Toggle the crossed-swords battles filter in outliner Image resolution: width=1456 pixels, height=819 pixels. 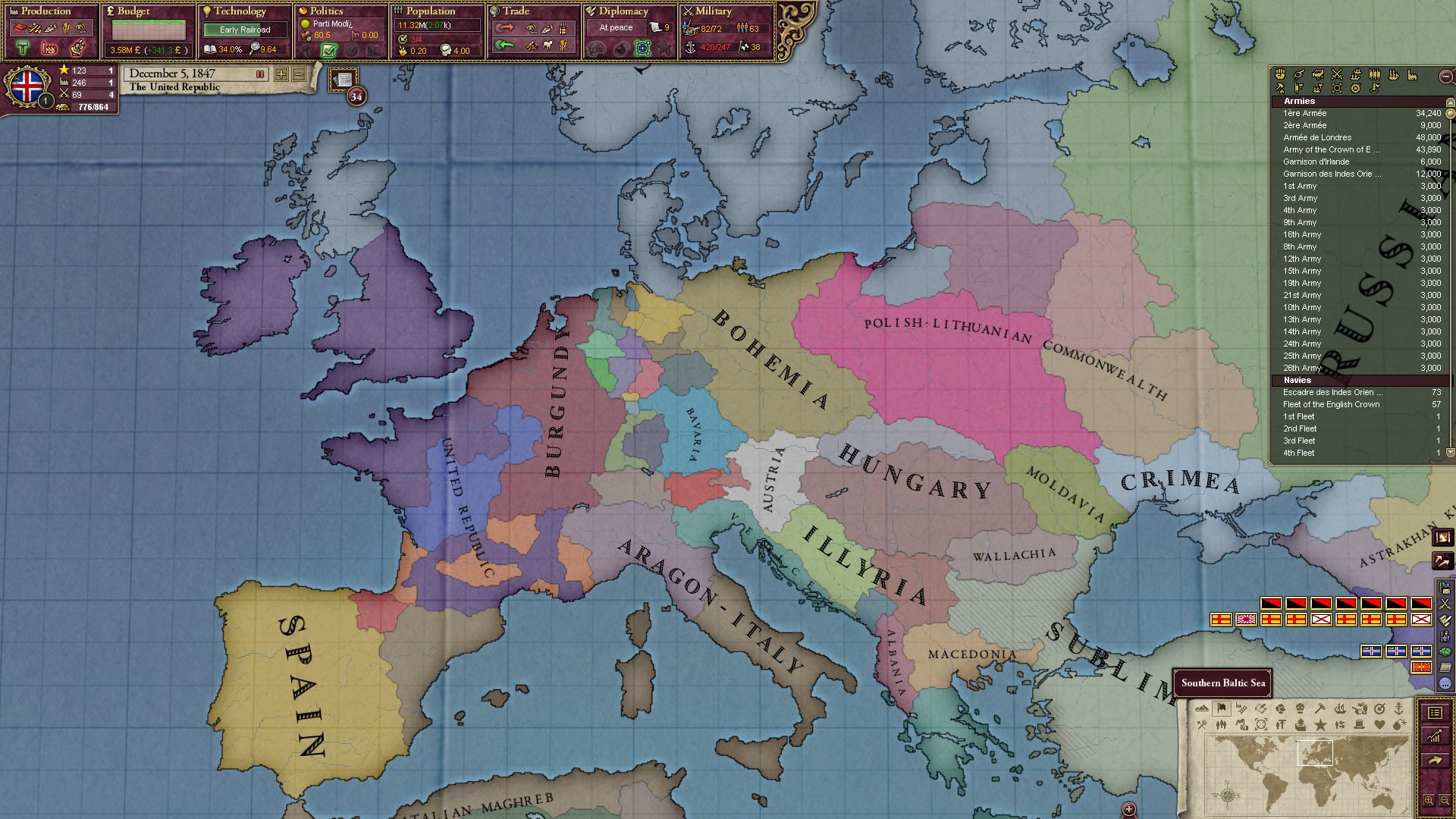[x=1336, y=75]
